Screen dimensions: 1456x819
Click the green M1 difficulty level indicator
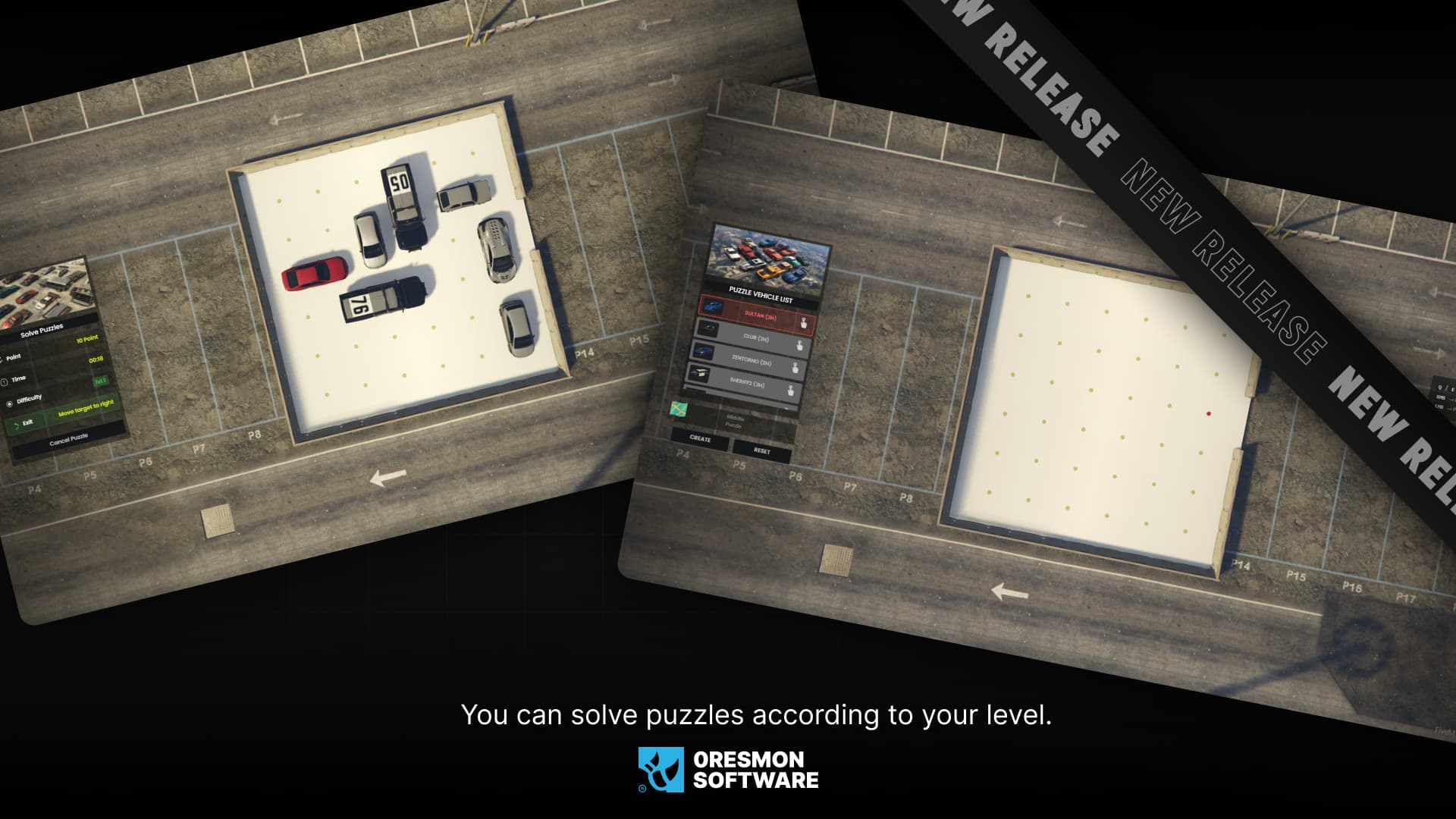coord(101,381)
